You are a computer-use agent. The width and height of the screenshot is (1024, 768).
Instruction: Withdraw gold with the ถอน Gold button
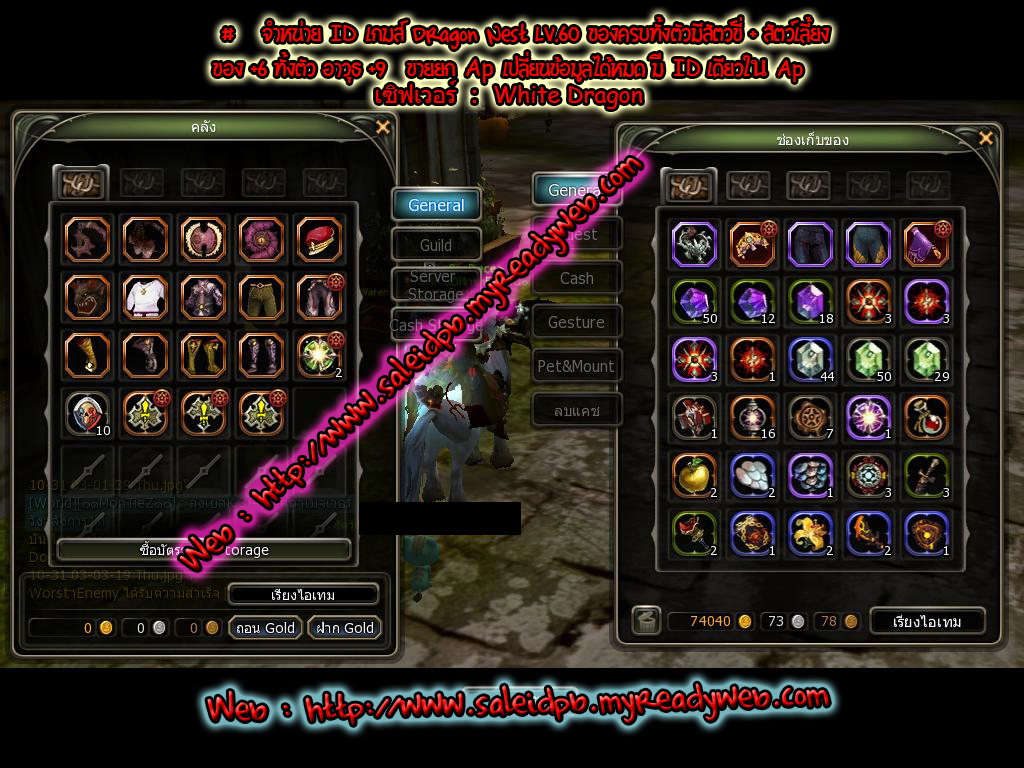pyautogui.click(x=266, y=628)
